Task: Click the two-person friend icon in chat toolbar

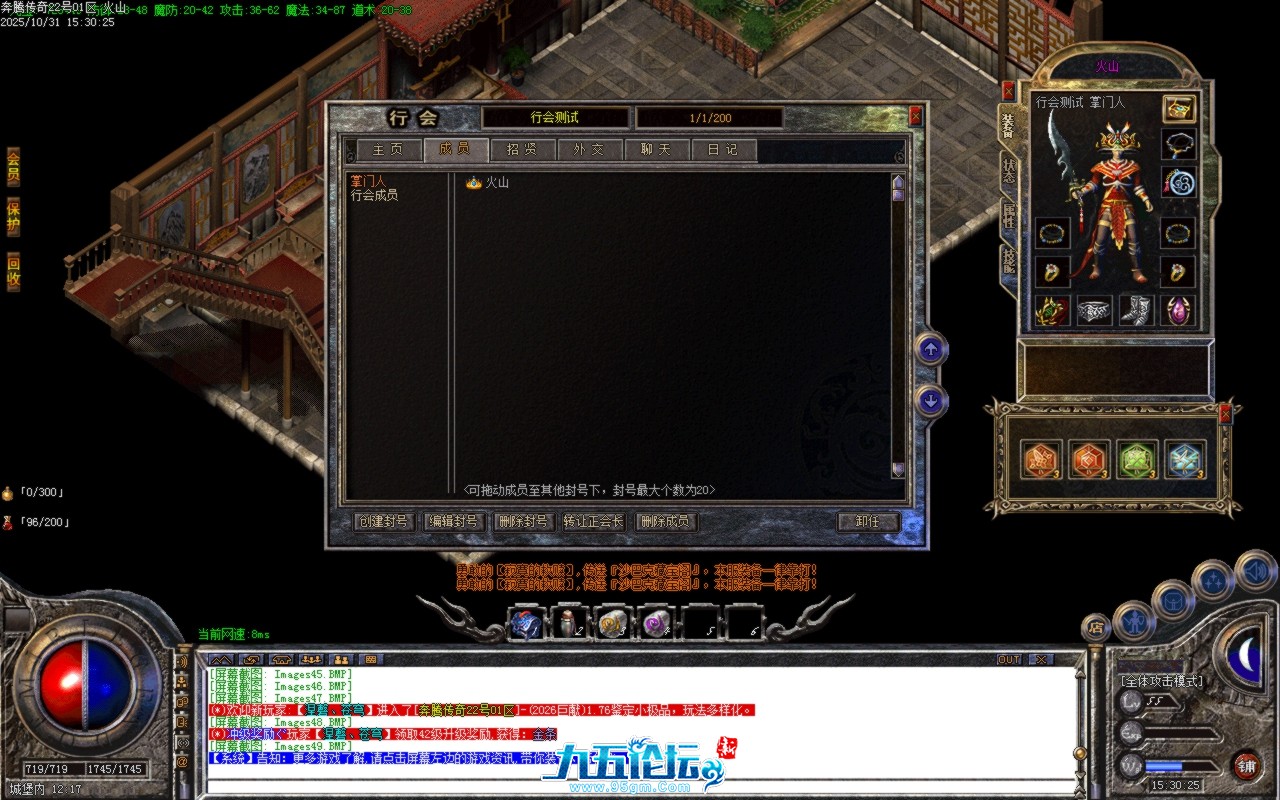Action: tap(341, 659)
